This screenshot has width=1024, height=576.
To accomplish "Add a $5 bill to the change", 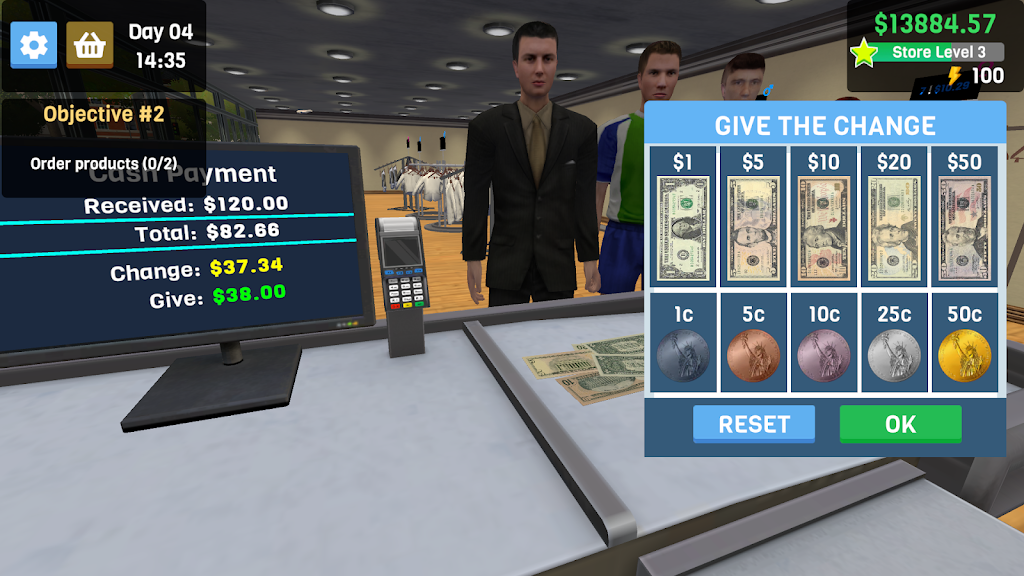I will pyautogui.click(x=753, y=228).
